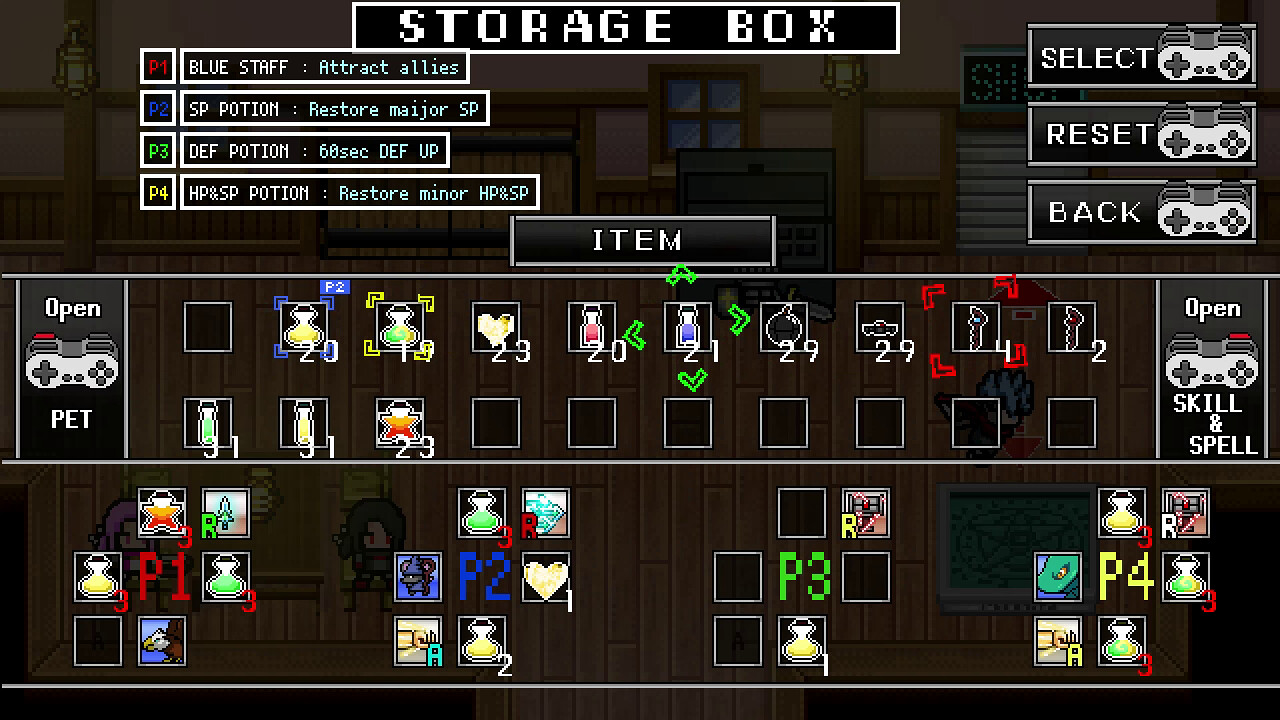Viewport: 1280px width, 720px height.
Task: Select the heart item beside the P2 label
Action: [x=546, y=578]
